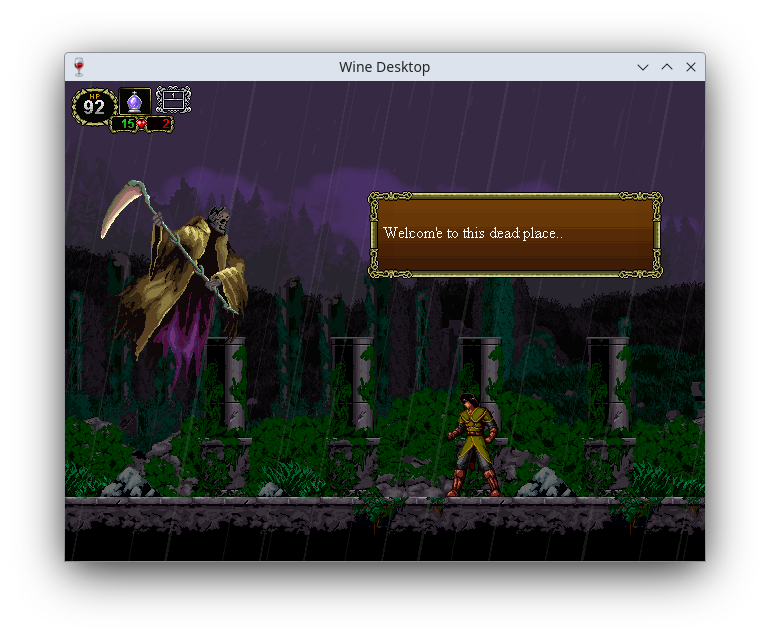
Task: Close the Wine Desktop window
Action: (691, 67)
